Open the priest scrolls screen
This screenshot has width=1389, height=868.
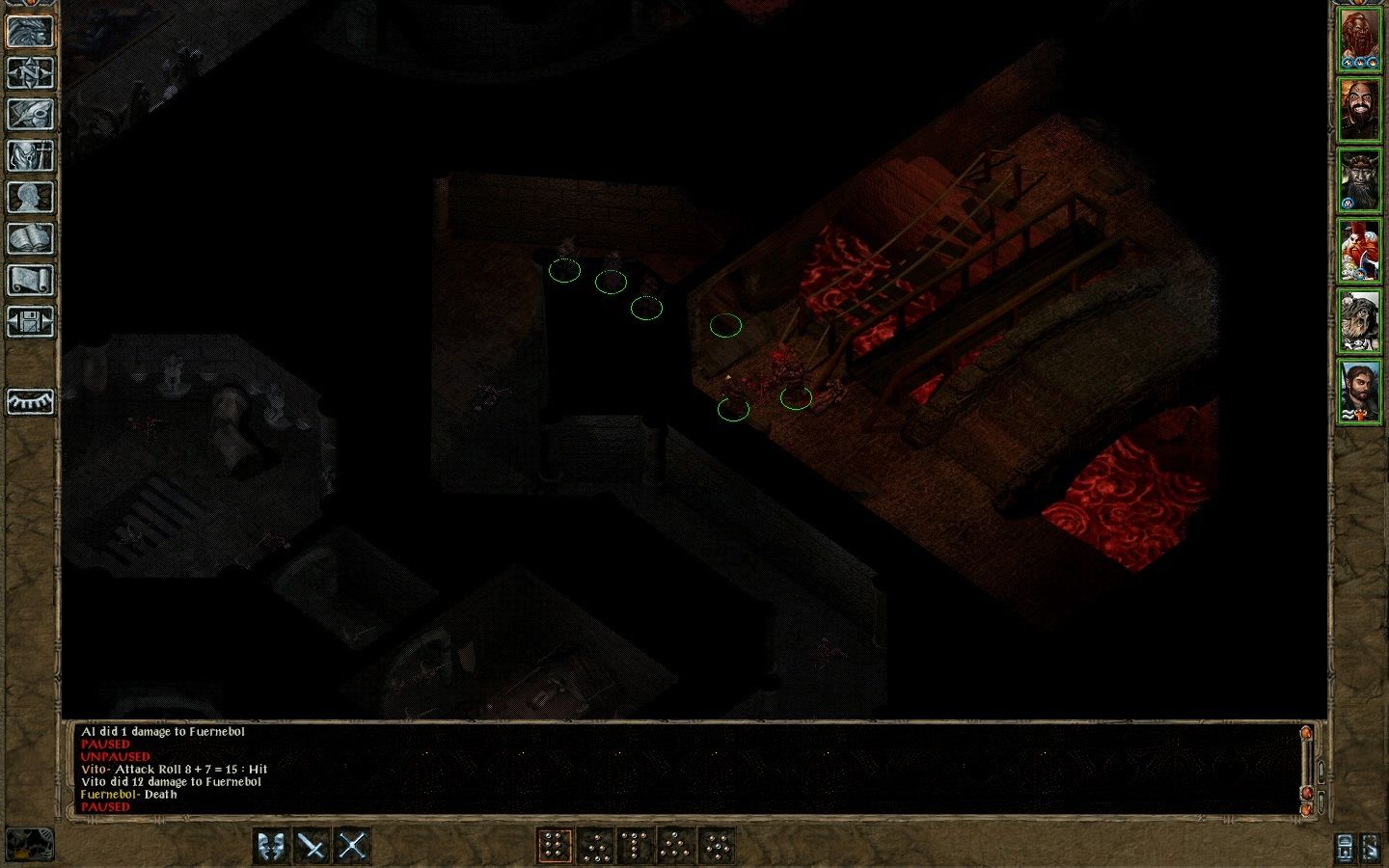click(32, 280)
